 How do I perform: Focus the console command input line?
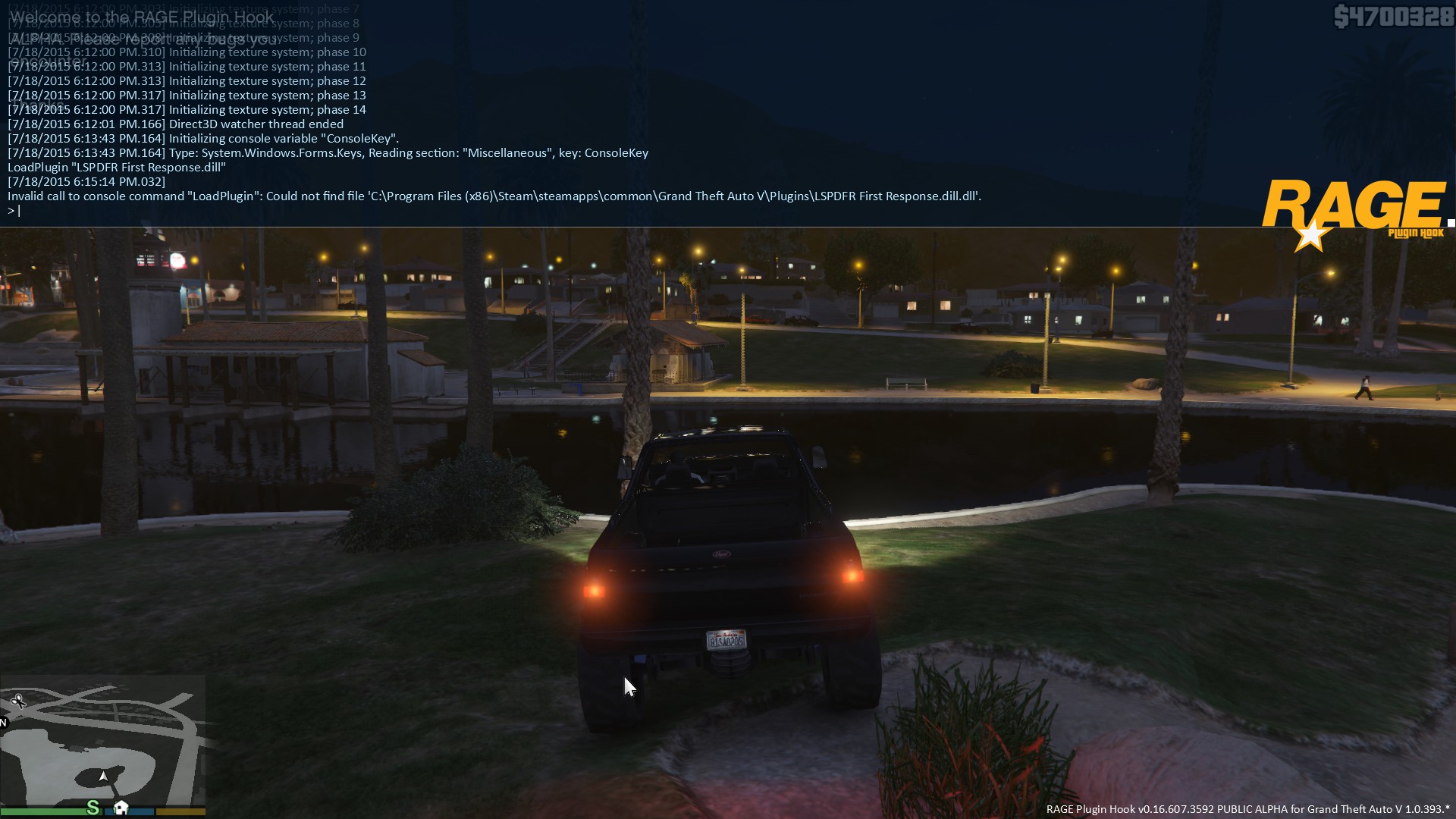(303, 211)
